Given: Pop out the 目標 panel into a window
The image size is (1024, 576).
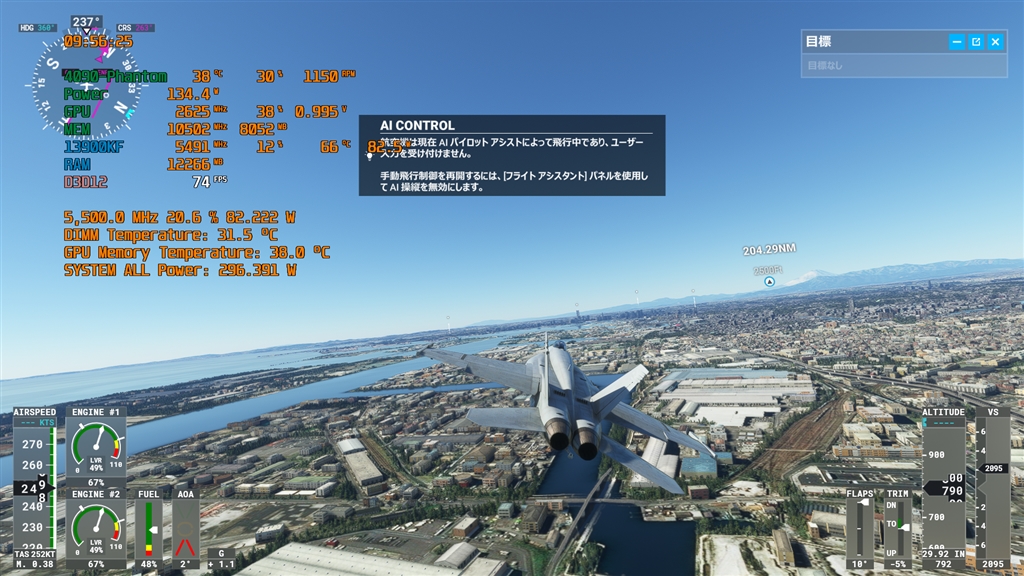Looking at the screenshot, I should [976, 42].
